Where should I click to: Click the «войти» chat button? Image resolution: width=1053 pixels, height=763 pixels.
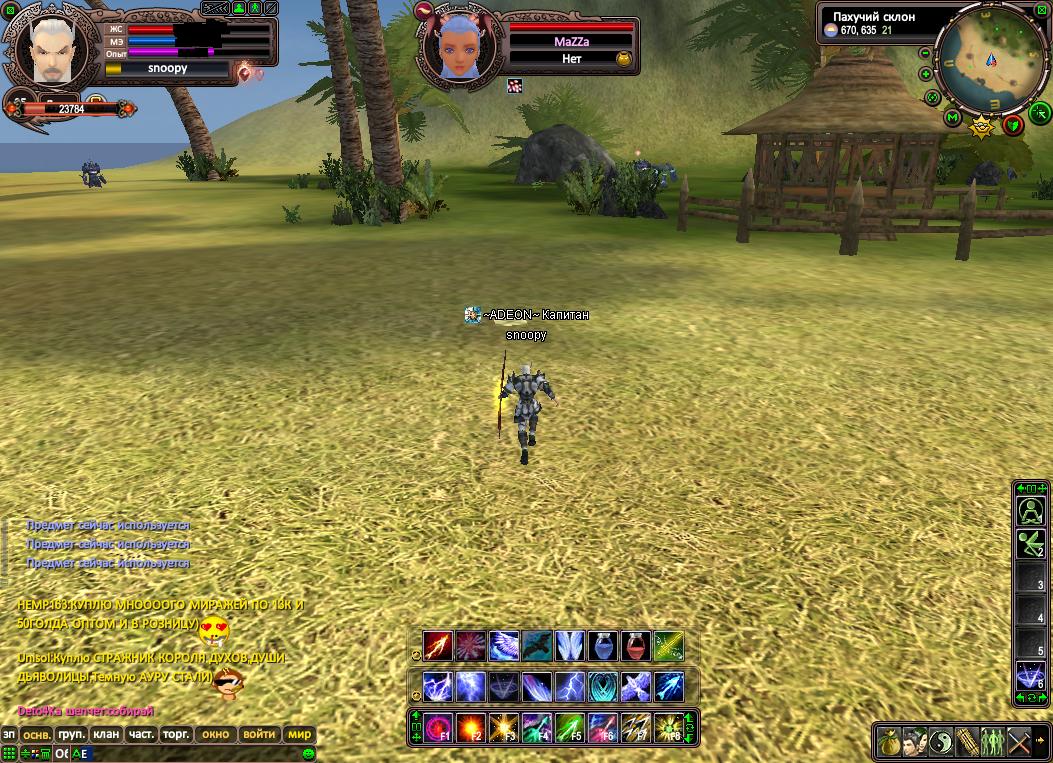(x=259, y=734)
